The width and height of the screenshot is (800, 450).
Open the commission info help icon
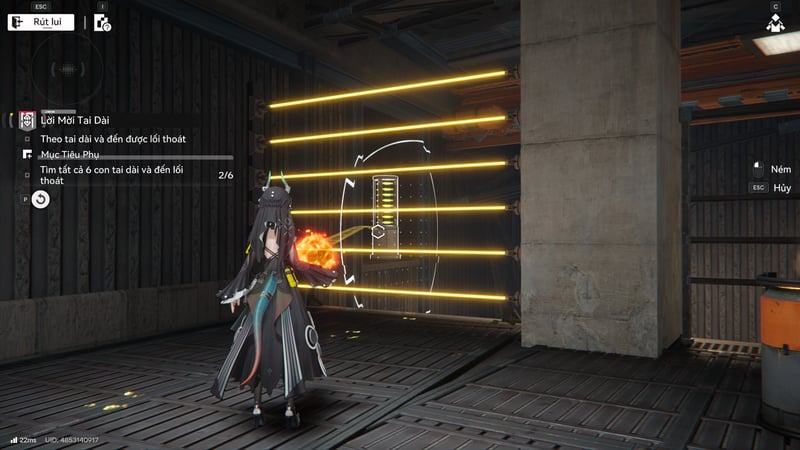coord(102,22)
